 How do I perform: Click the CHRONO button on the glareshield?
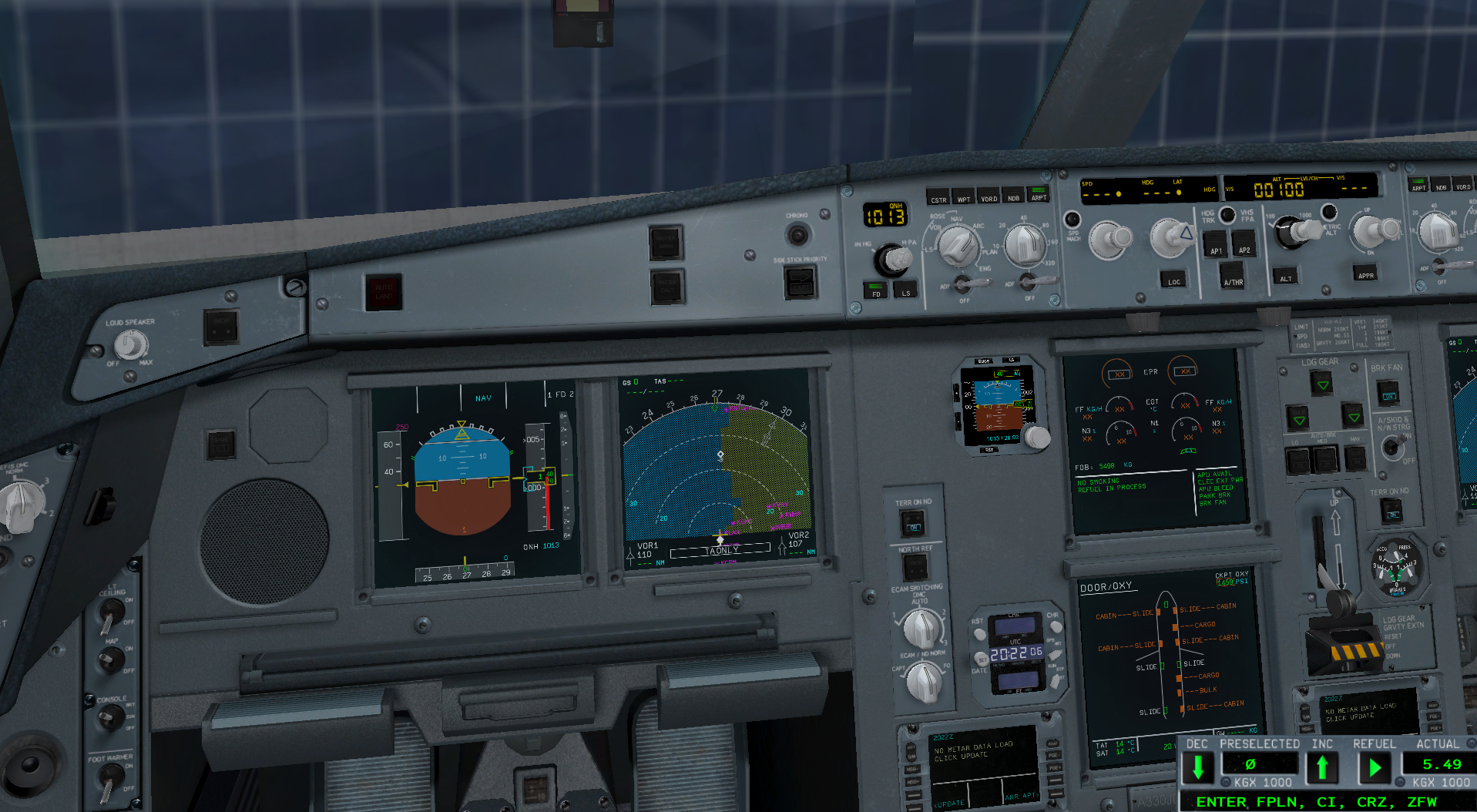(x=798, y=233)
